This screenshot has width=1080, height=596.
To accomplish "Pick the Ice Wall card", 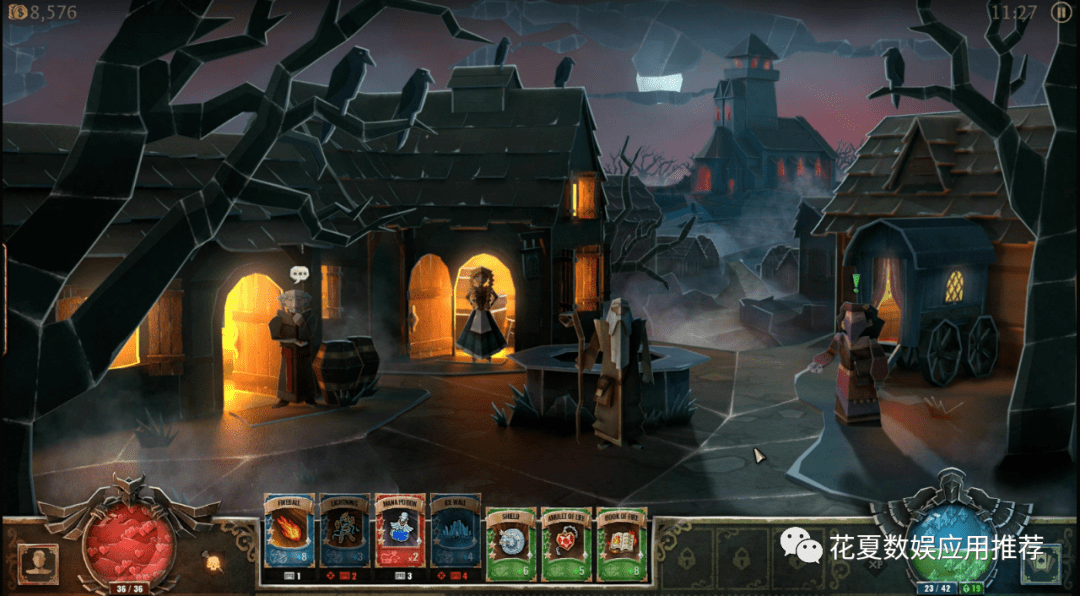I will tap(455, 537).
